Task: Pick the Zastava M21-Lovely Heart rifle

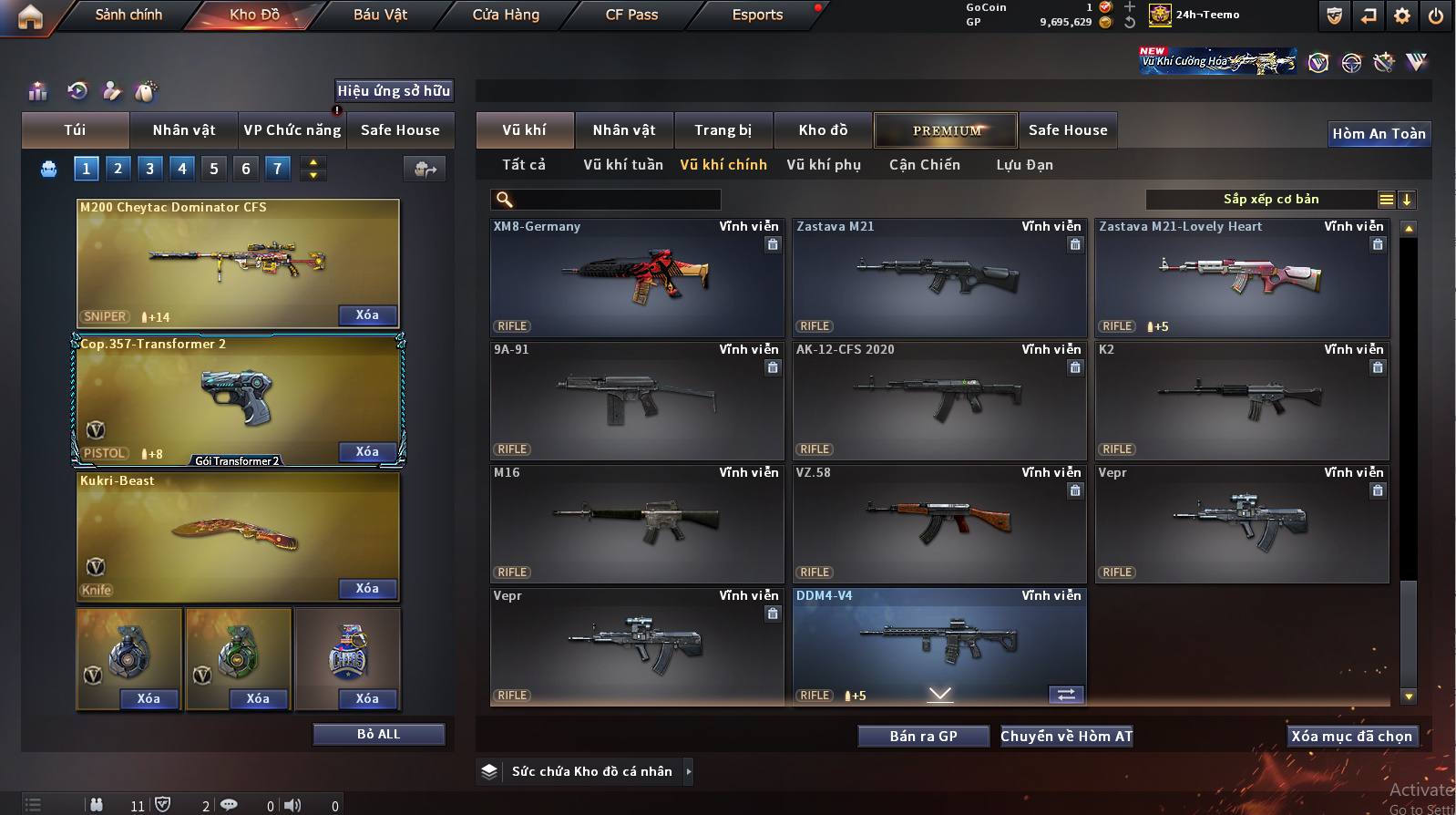Action: pyautogui.click(x=1242, y=278)
